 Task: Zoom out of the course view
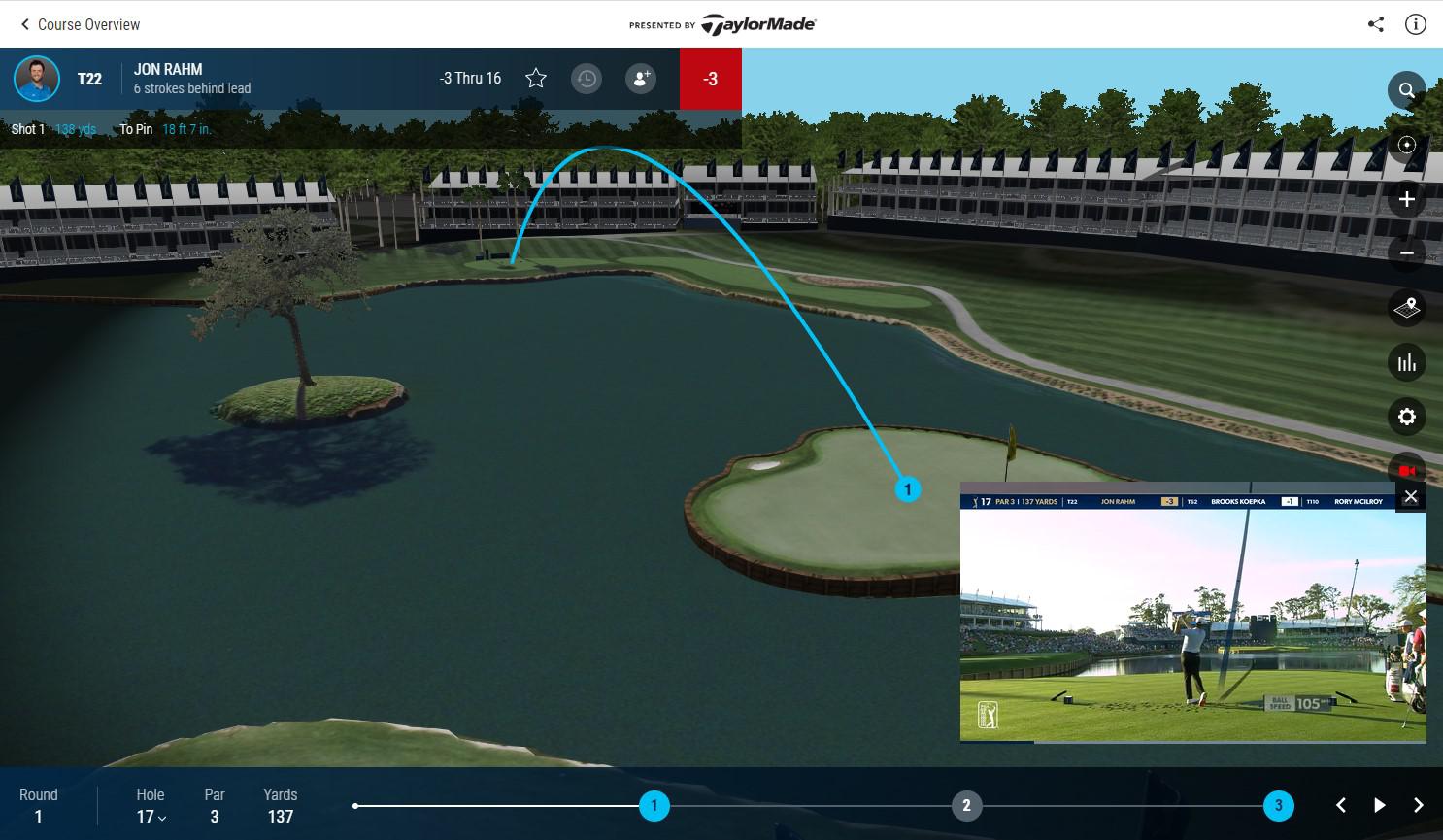(1406, 252)
